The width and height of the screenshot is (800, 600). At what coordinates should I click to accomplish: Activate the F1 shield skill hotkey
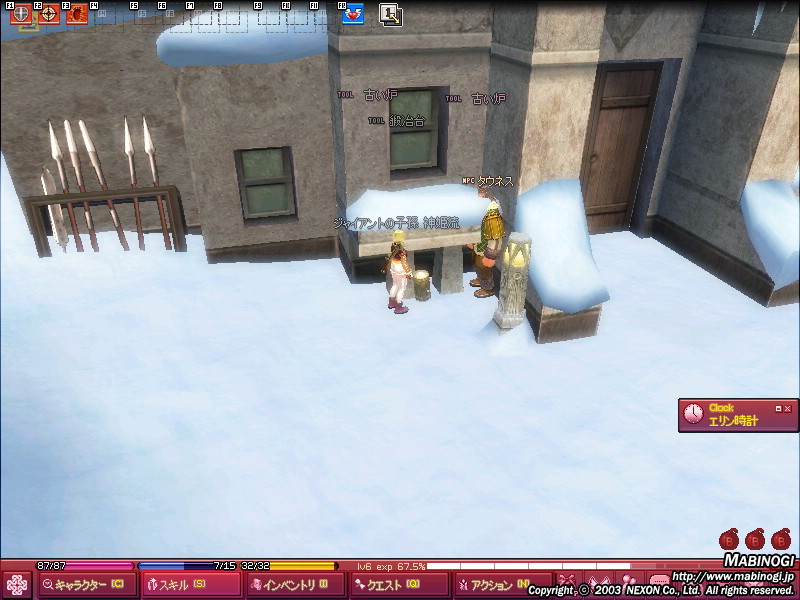click(x=21, y=14)
